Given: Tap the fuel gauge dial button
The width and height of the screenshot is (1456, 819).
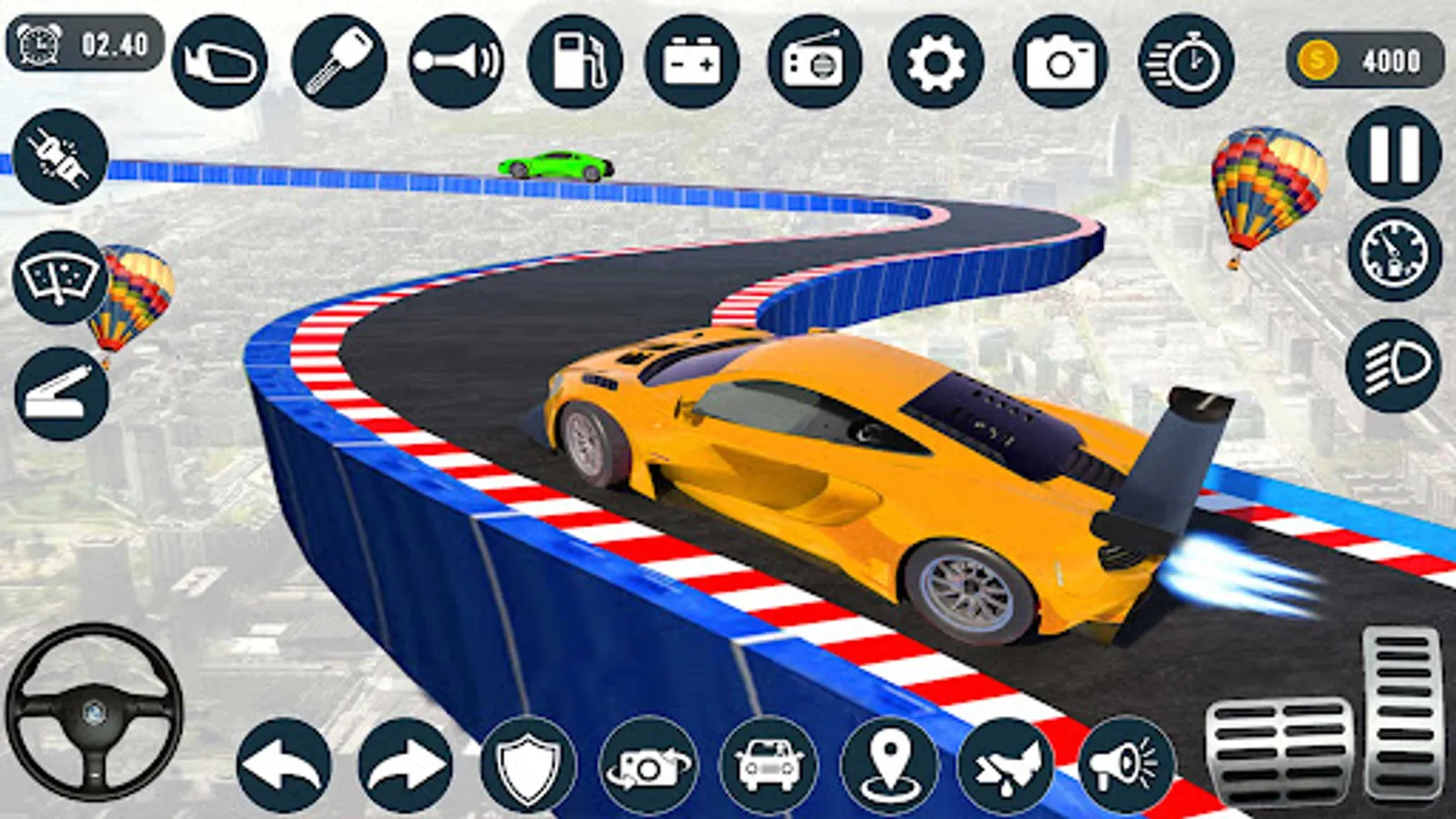Looking at the screenshot, I should click(x=1393, y=256).
